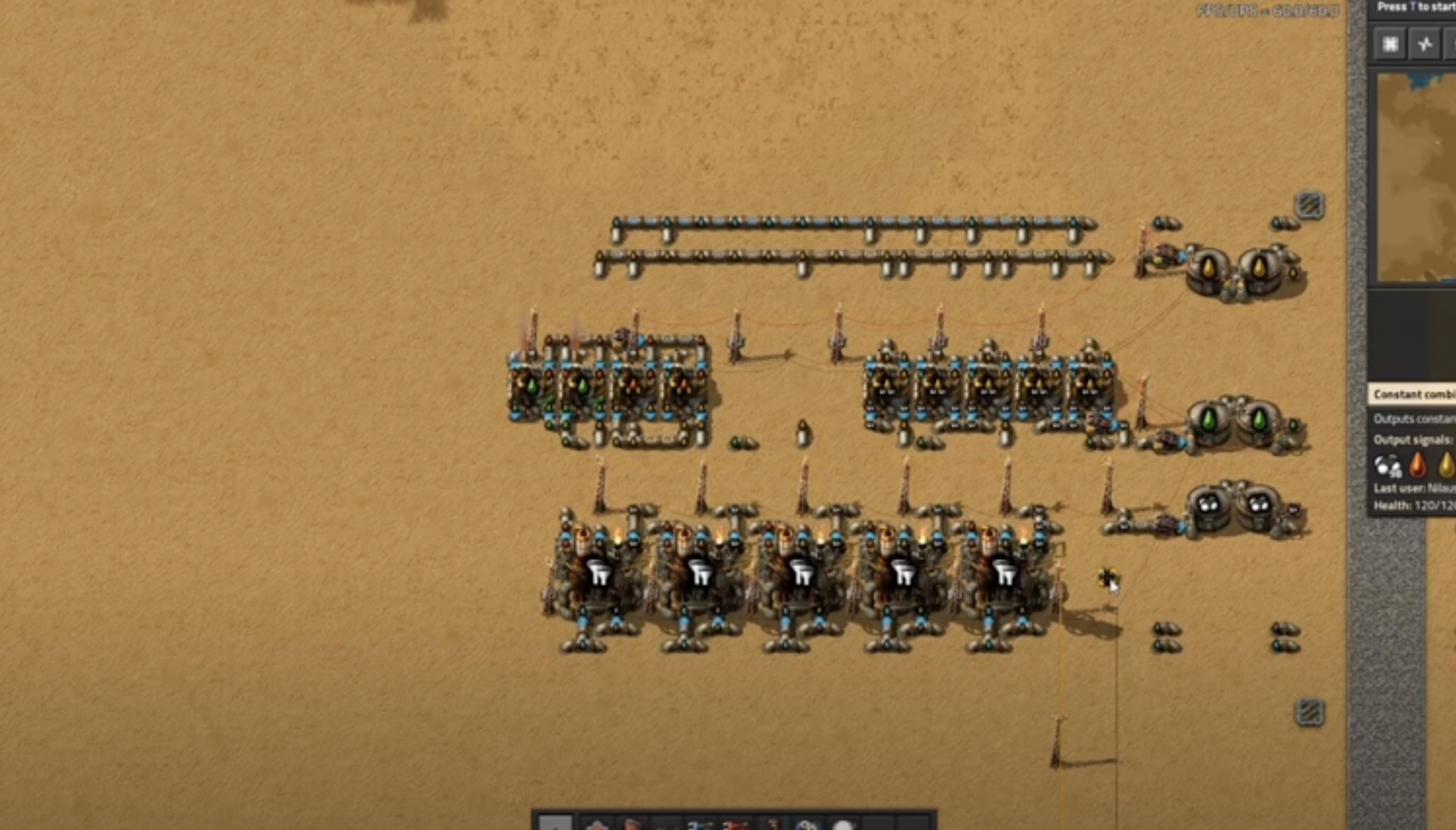Toggle the electric network button above the minimap

pos(1425,44)
